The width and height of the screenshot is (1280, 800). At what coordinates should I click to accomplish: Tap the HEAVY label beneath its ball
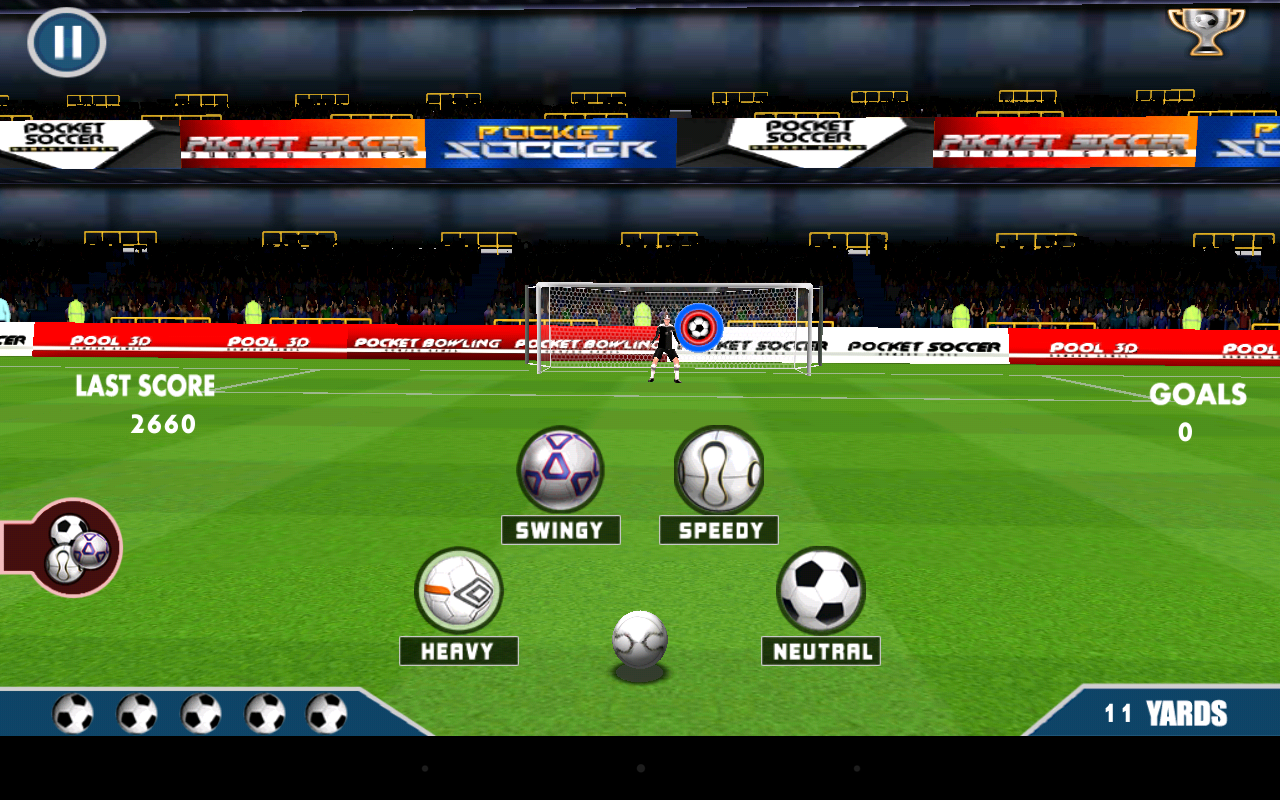(x=458, y=651)
